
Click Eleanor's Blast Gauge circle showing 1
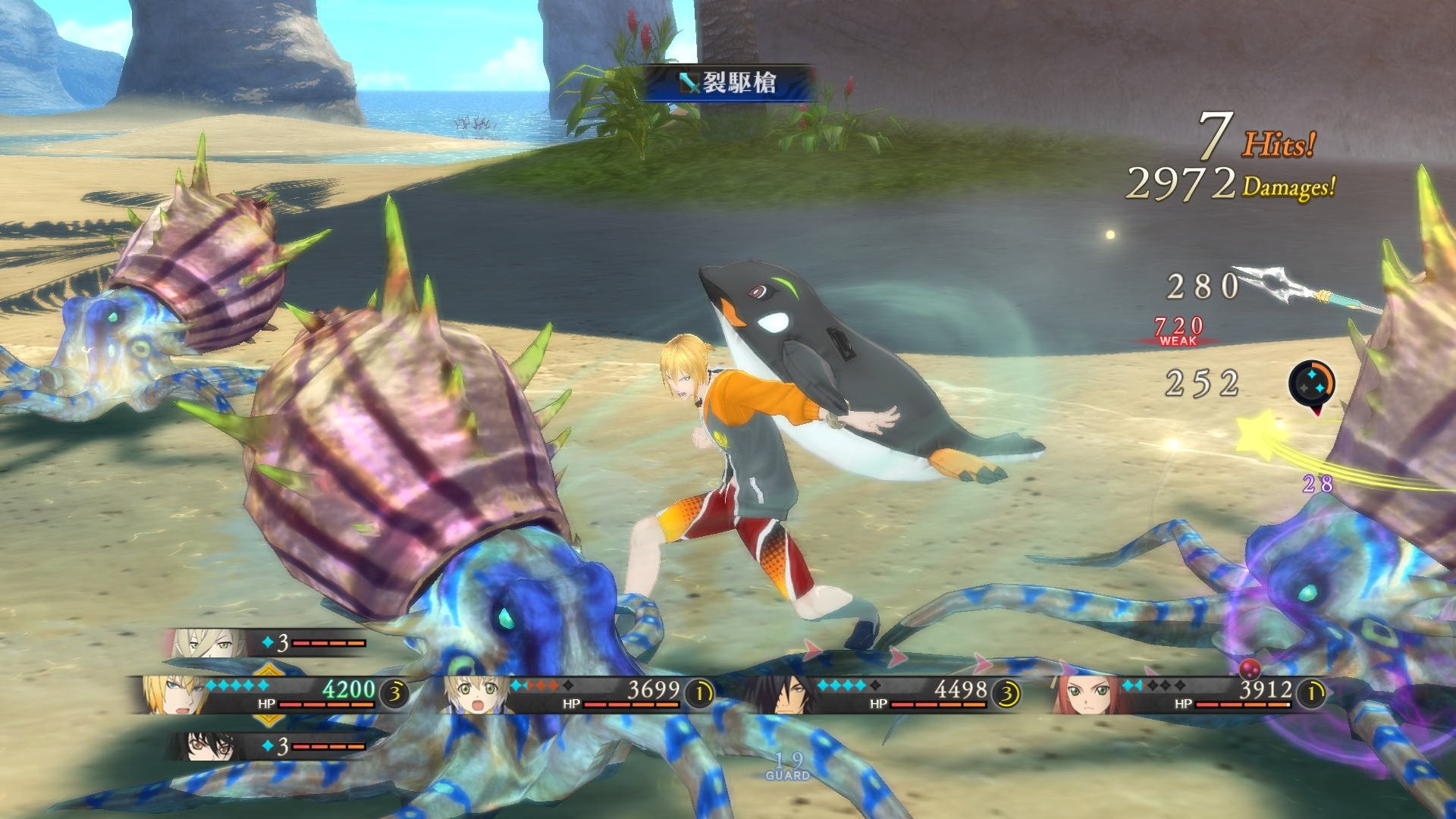(1310, 692)
